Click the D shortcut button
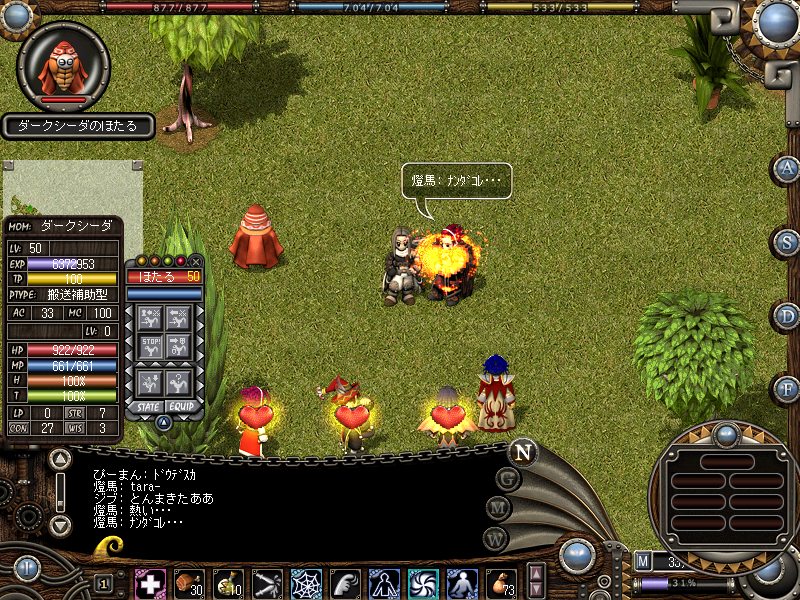Viewport: 800px width, 600px height. click(787, 316)
